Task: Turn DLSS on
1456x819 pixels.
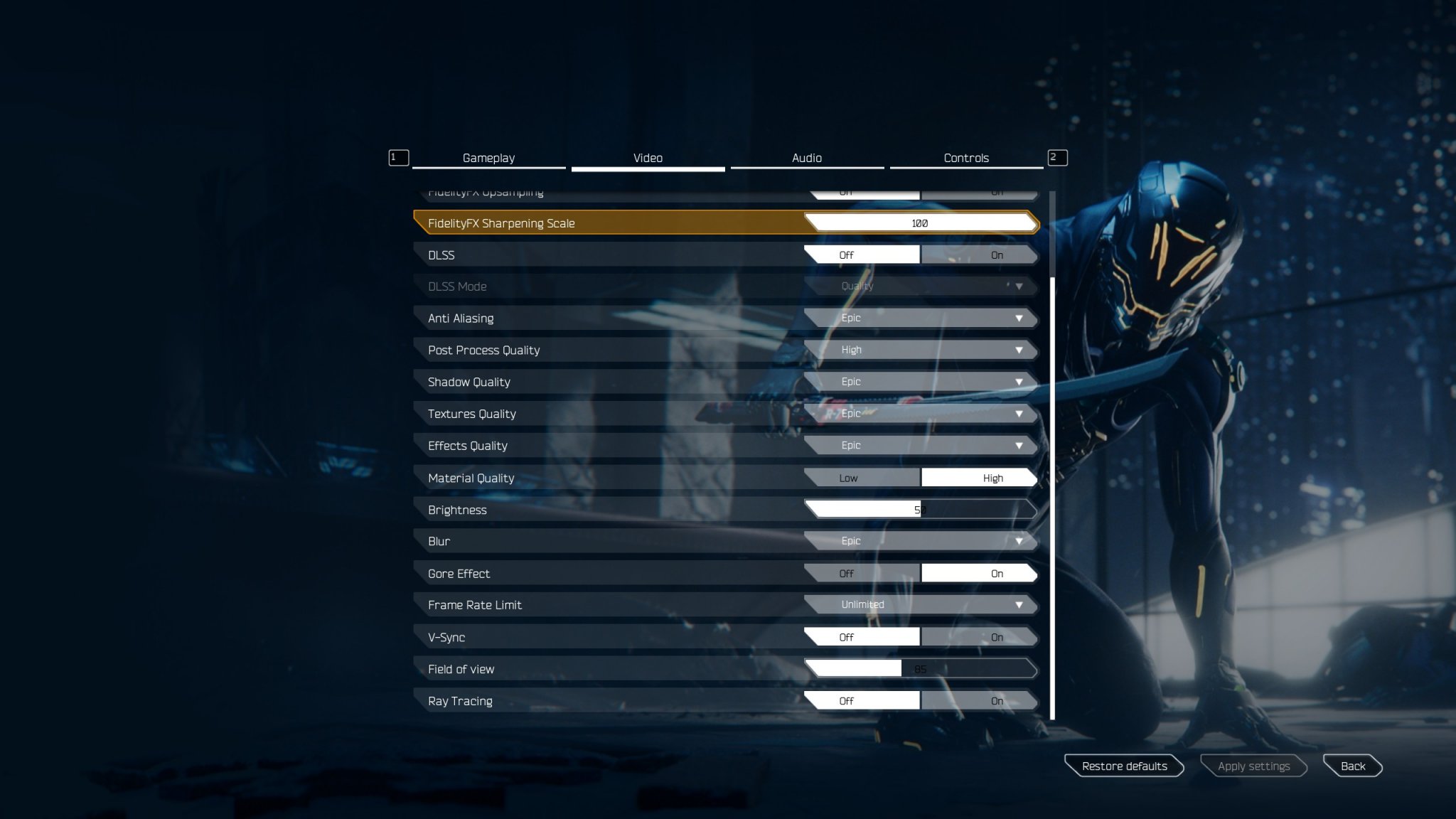Action: (980, 255)
